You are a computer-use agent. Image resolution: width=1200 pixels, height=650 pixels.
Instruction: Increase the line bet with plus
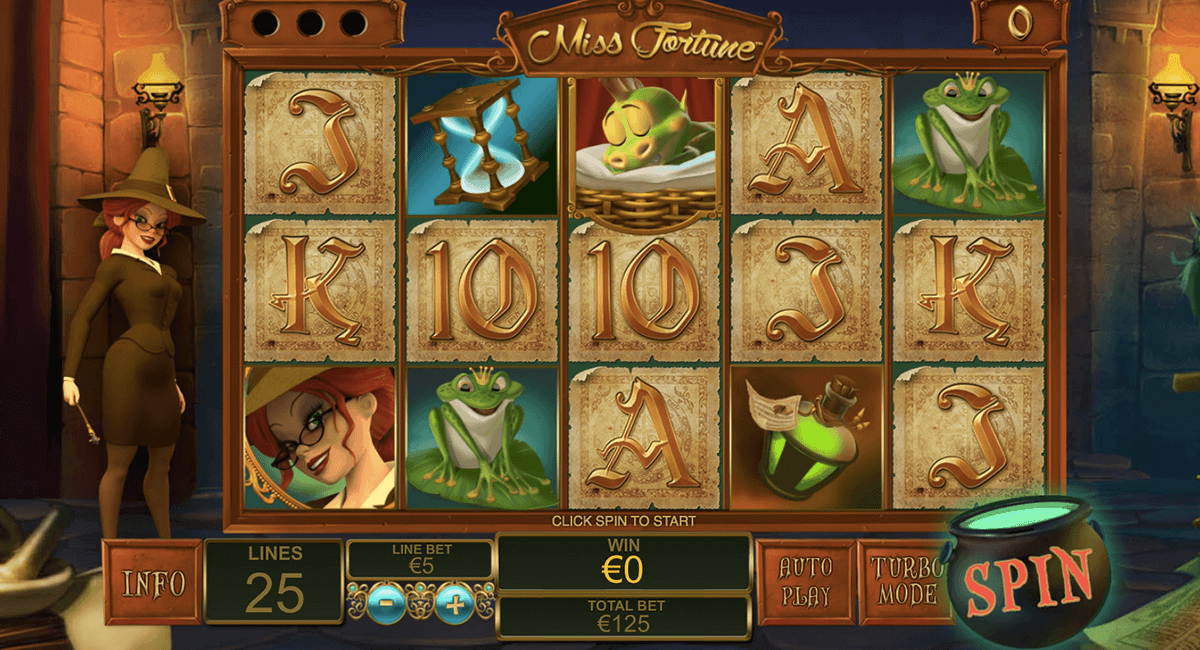[455, 604]
